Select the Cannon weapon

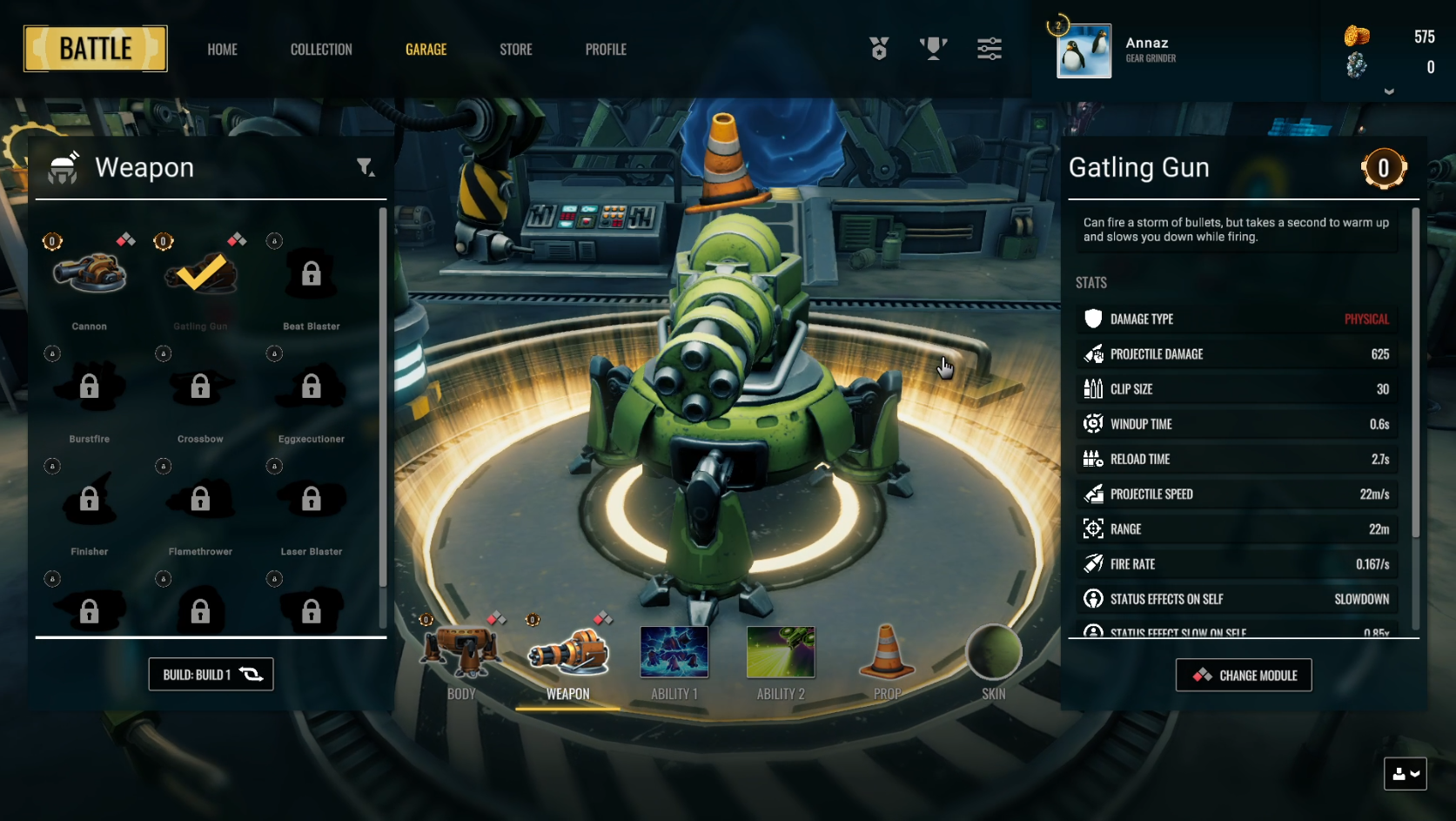[x=90, y=277]
